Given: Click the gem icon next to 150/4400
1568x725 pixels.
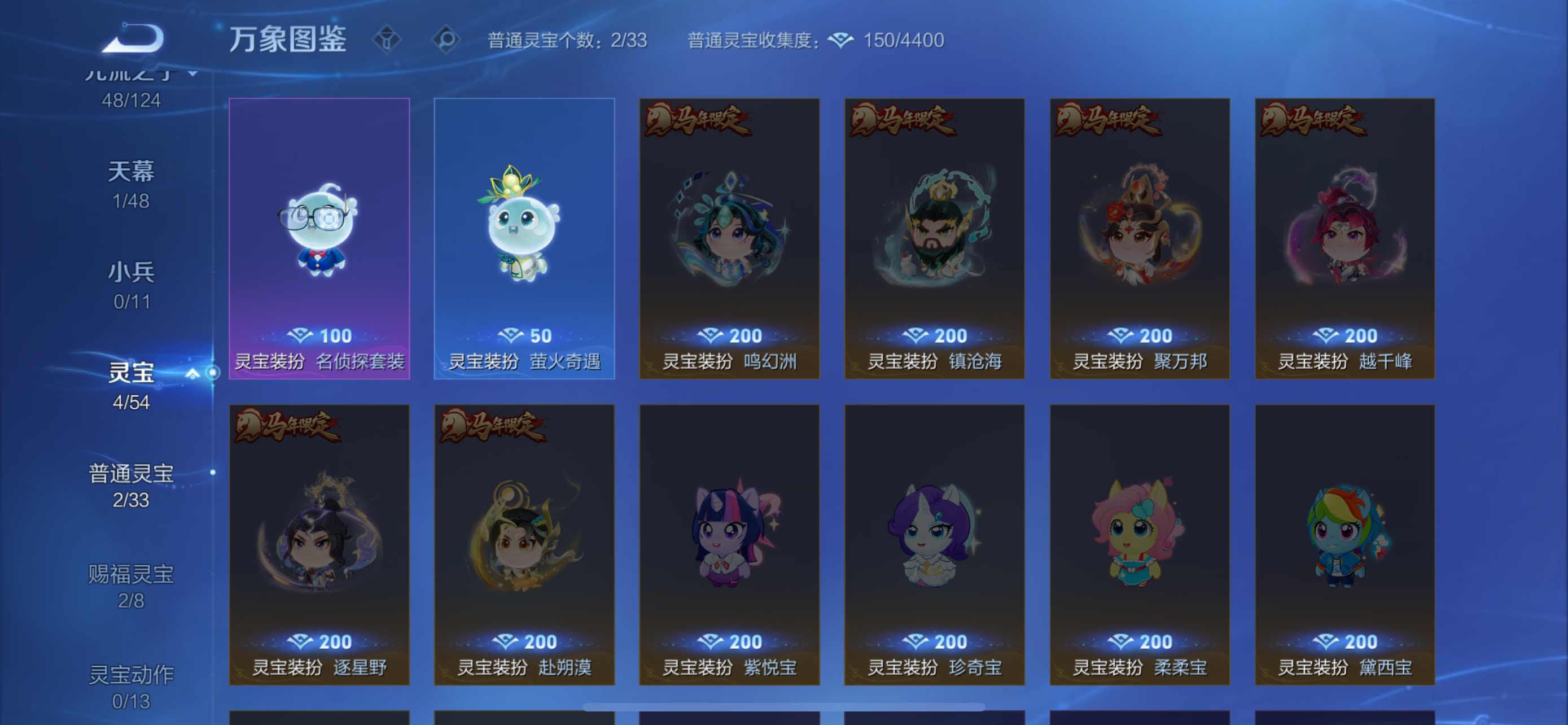Looking at the screenshot, I should (x=842, y=40).
